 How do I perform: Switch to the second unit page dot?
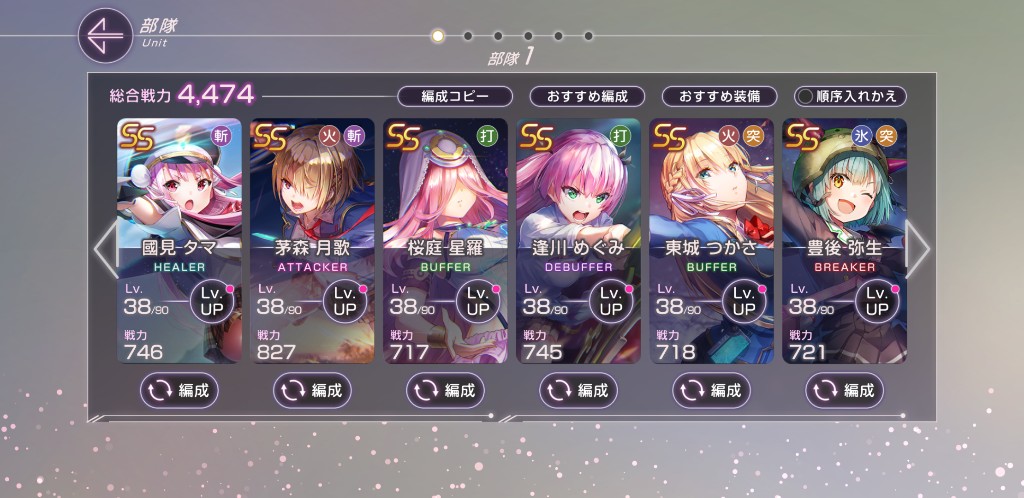click(x=467, y=36)
